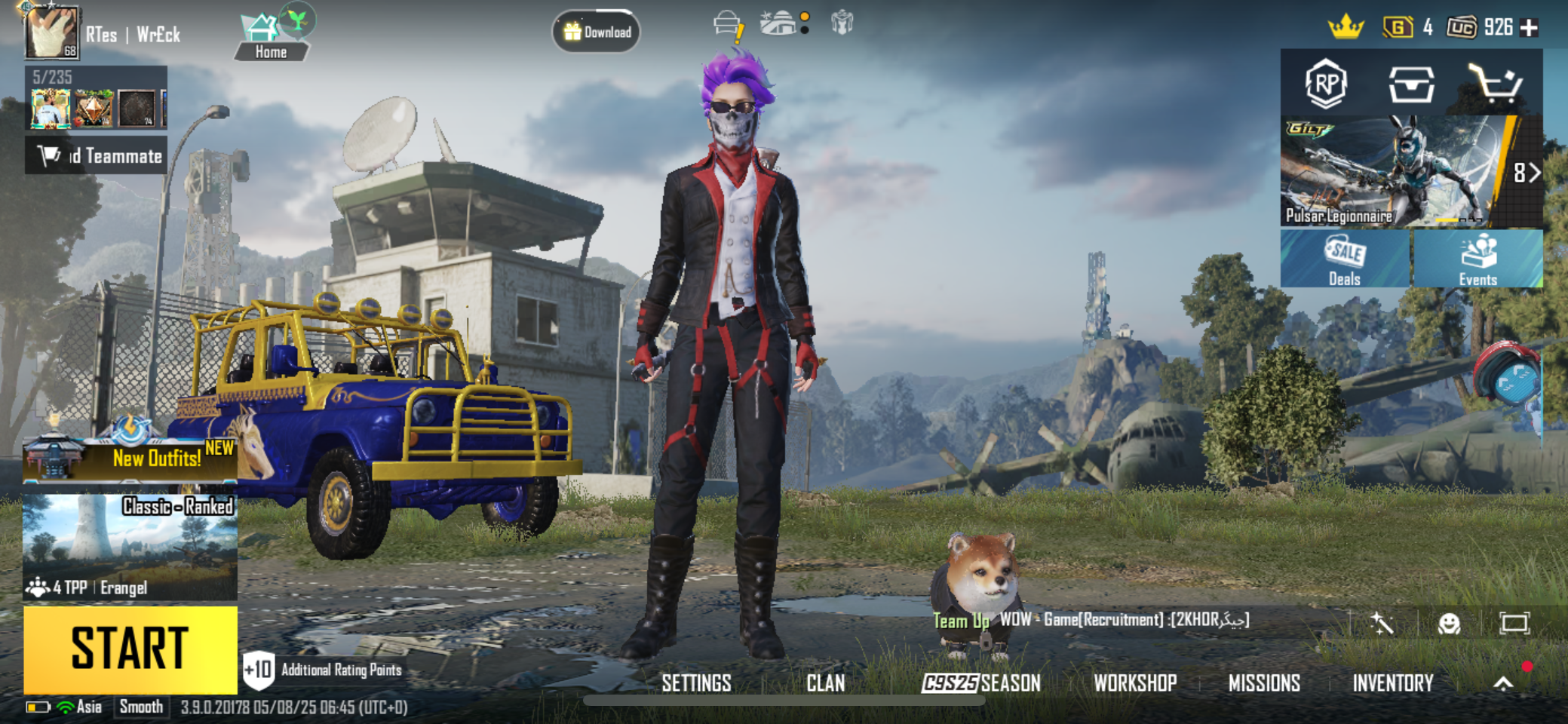Open the Classic Ranked mode selection panel

pos(130,547)
